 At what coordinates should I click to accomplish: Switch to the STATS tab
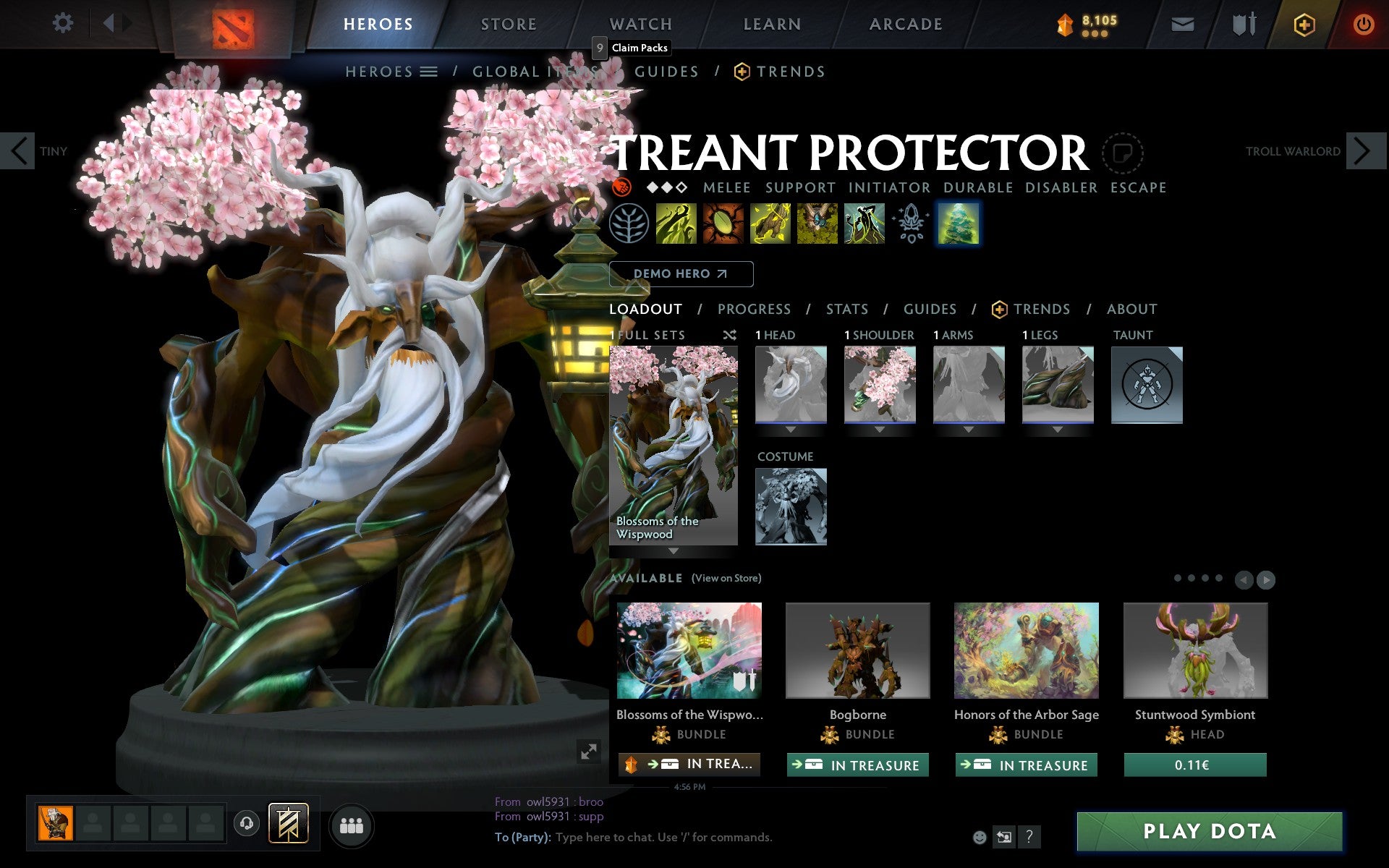846,309
